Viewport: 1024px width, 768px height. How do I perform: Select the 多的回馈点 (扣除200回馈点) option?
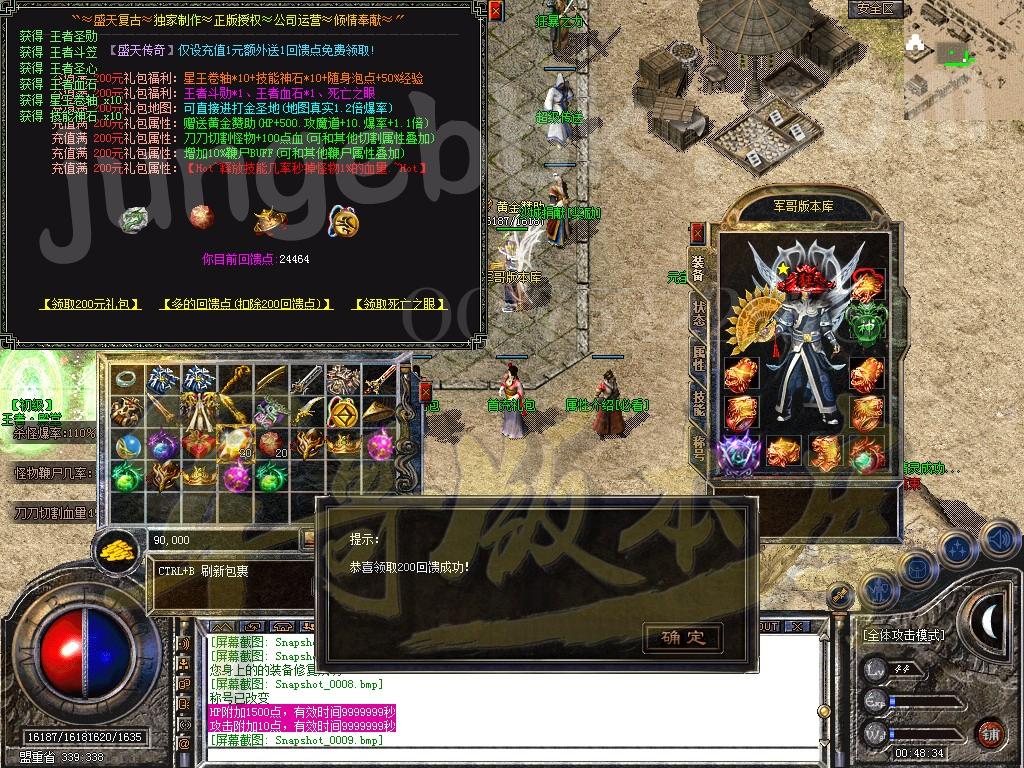pos(247,304)
